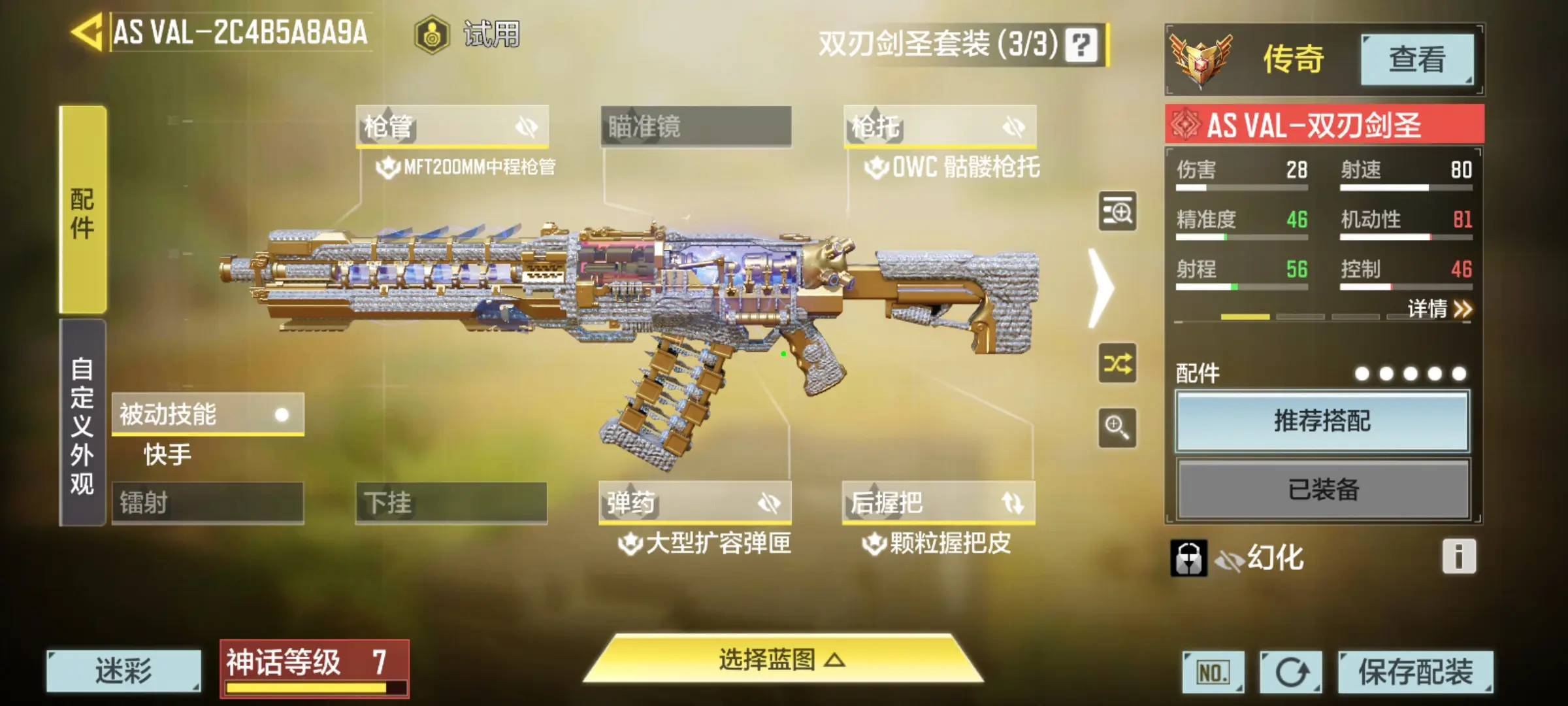Image resolution: width=1568 pixels, height=706 pixels.
Task: Save loadout with 保存配装
Action: click(1415, 672)
